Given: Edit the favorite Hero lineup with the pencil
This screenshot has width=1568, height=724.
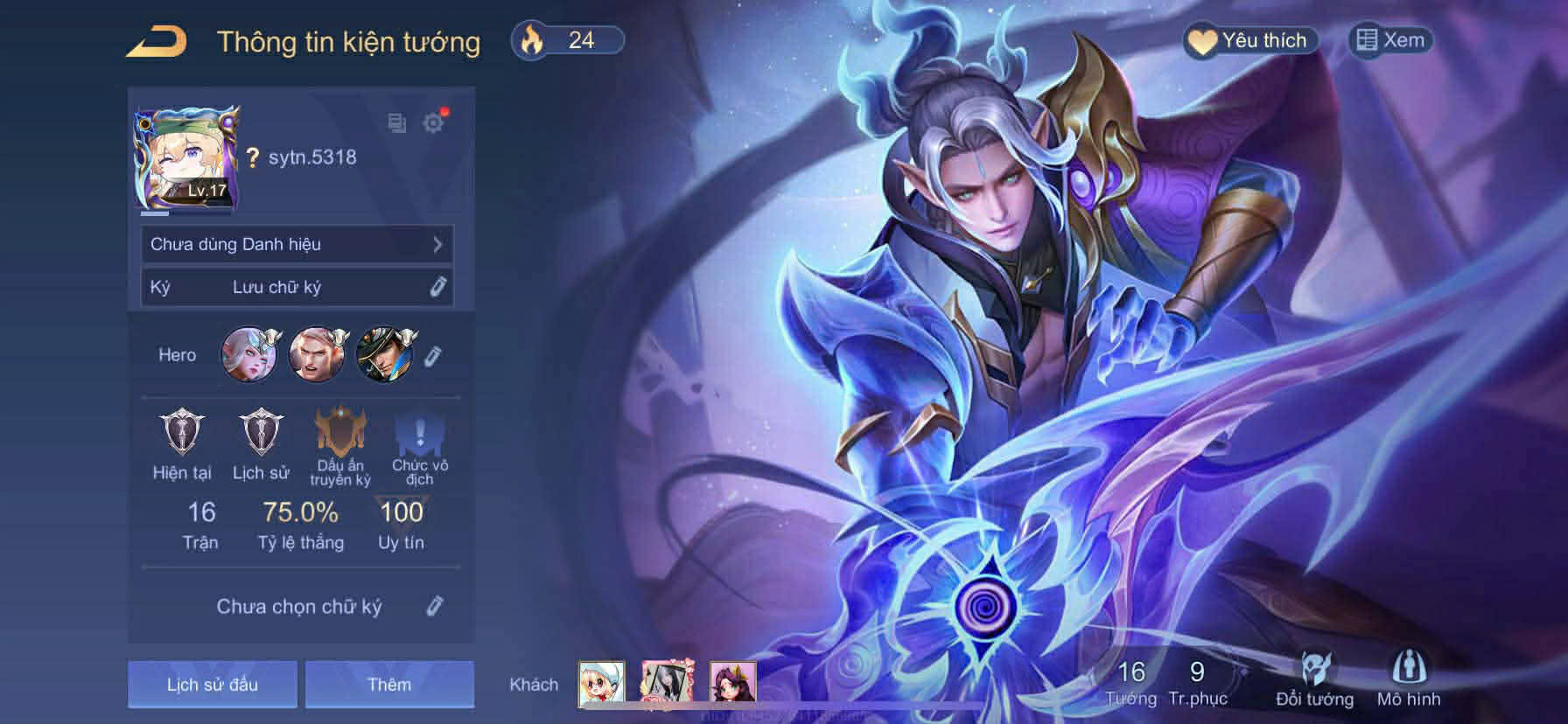Looking at the screenshot, I should 432,355.
